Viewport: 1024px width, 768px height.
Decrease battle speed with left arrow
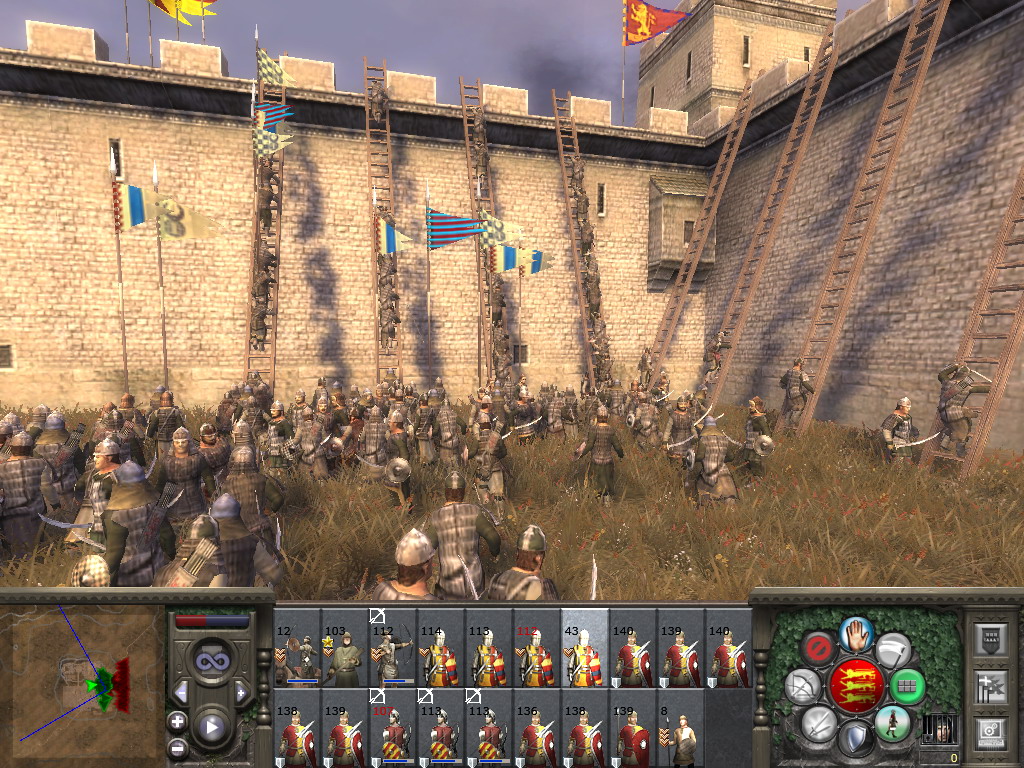tap(181, 692)
